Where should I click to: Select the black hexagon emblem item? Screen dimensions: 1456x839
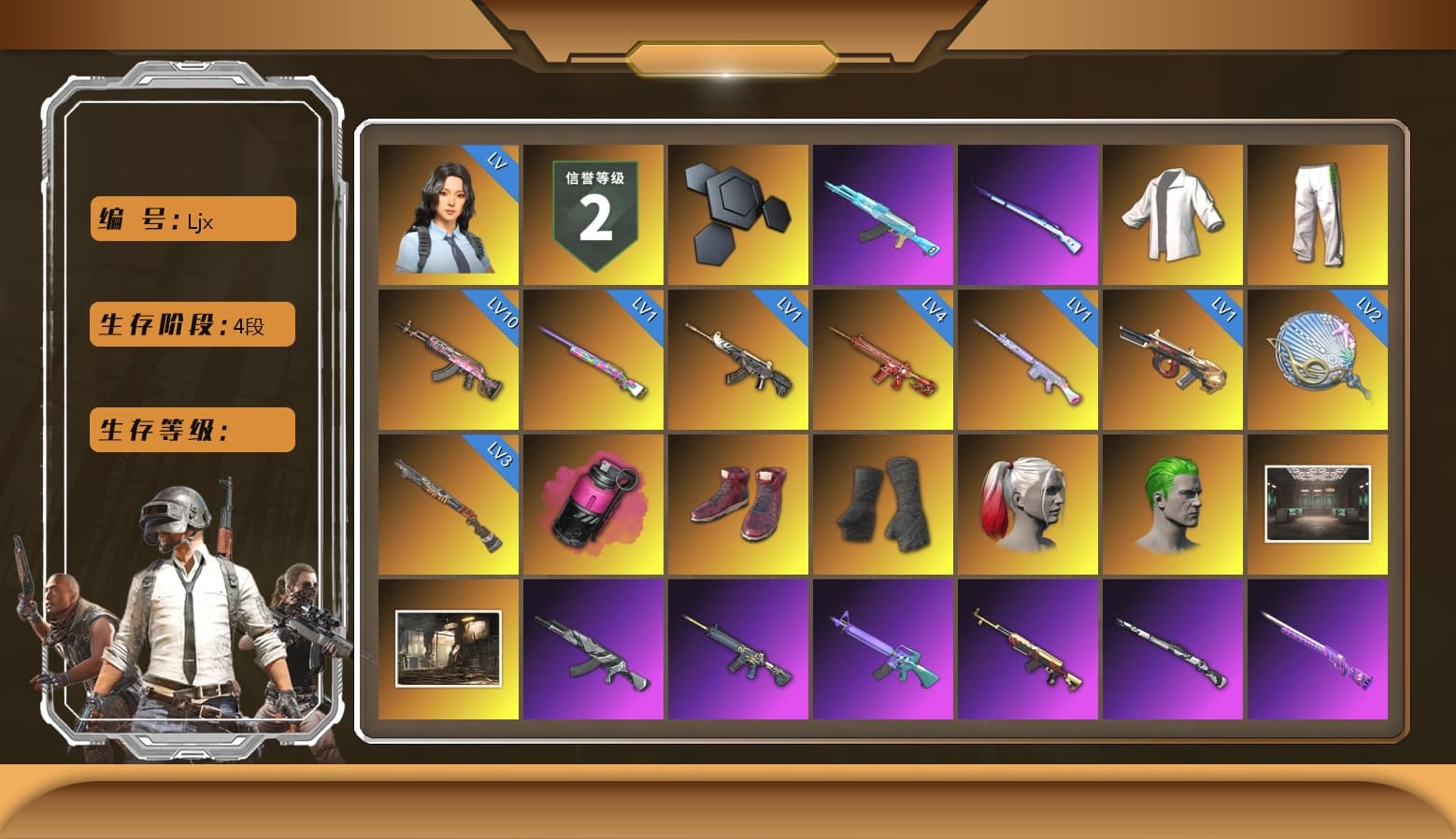pos(737,214)
